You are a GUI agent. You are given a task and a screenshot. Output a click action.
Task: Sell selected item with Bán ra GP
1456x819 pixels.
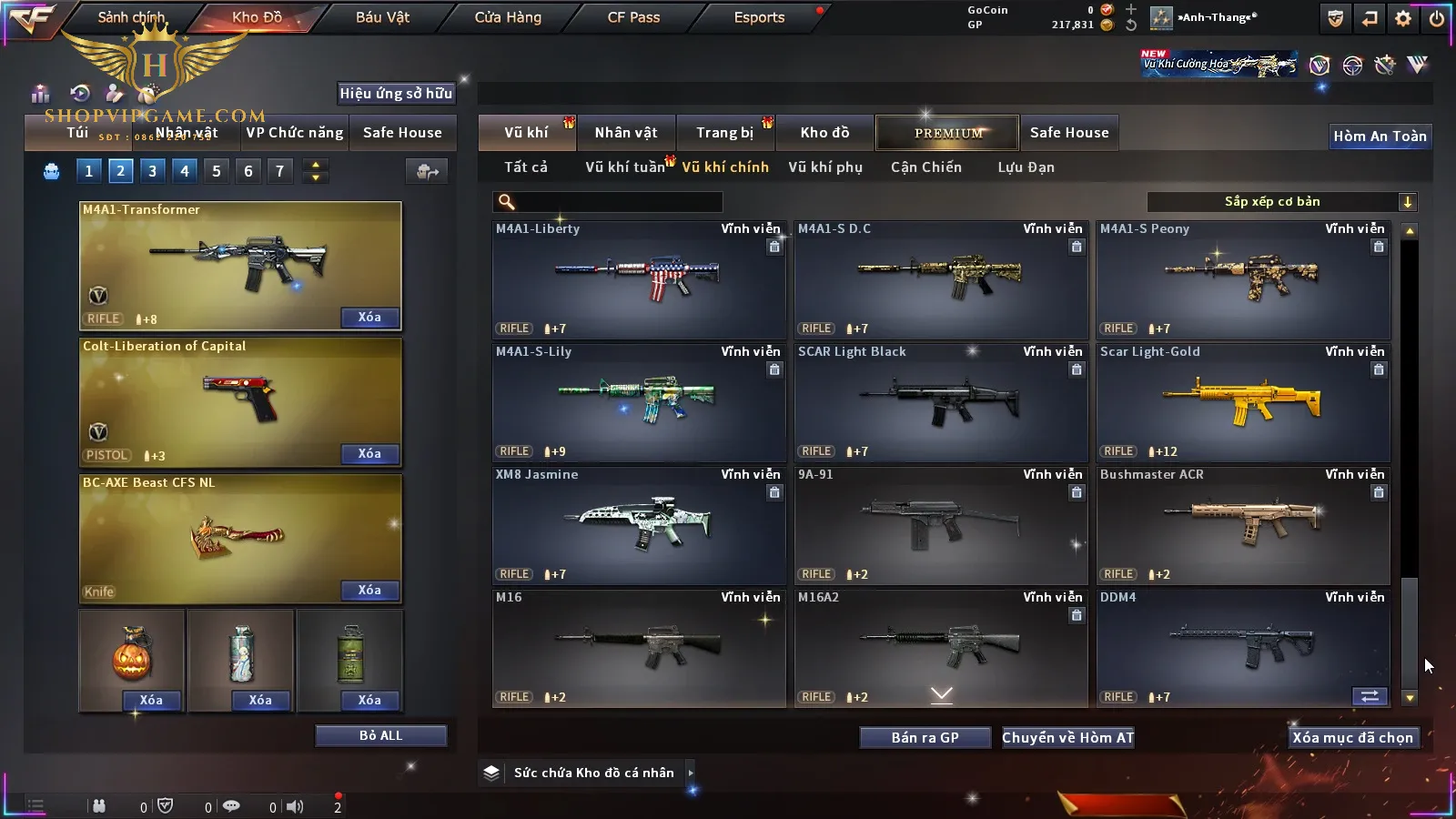tap(925, 737)
